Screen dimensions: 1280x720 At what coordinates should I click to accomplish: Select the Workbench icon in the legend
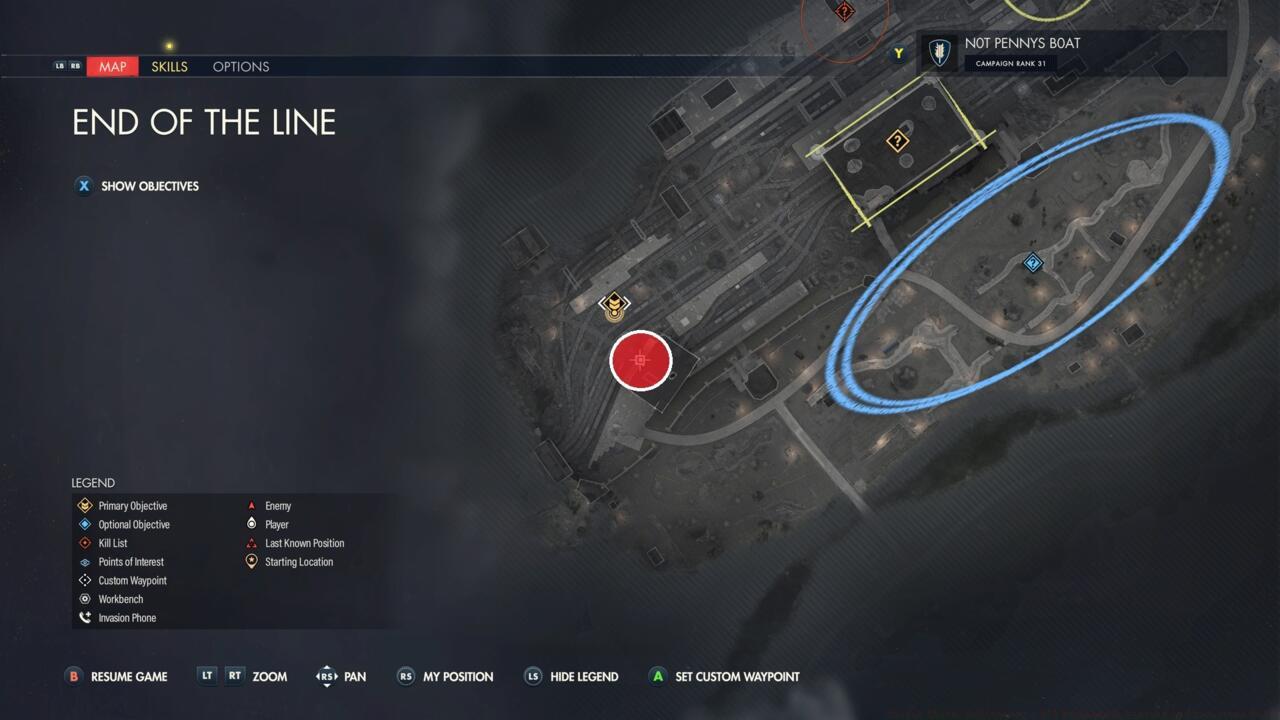(85, 599)
